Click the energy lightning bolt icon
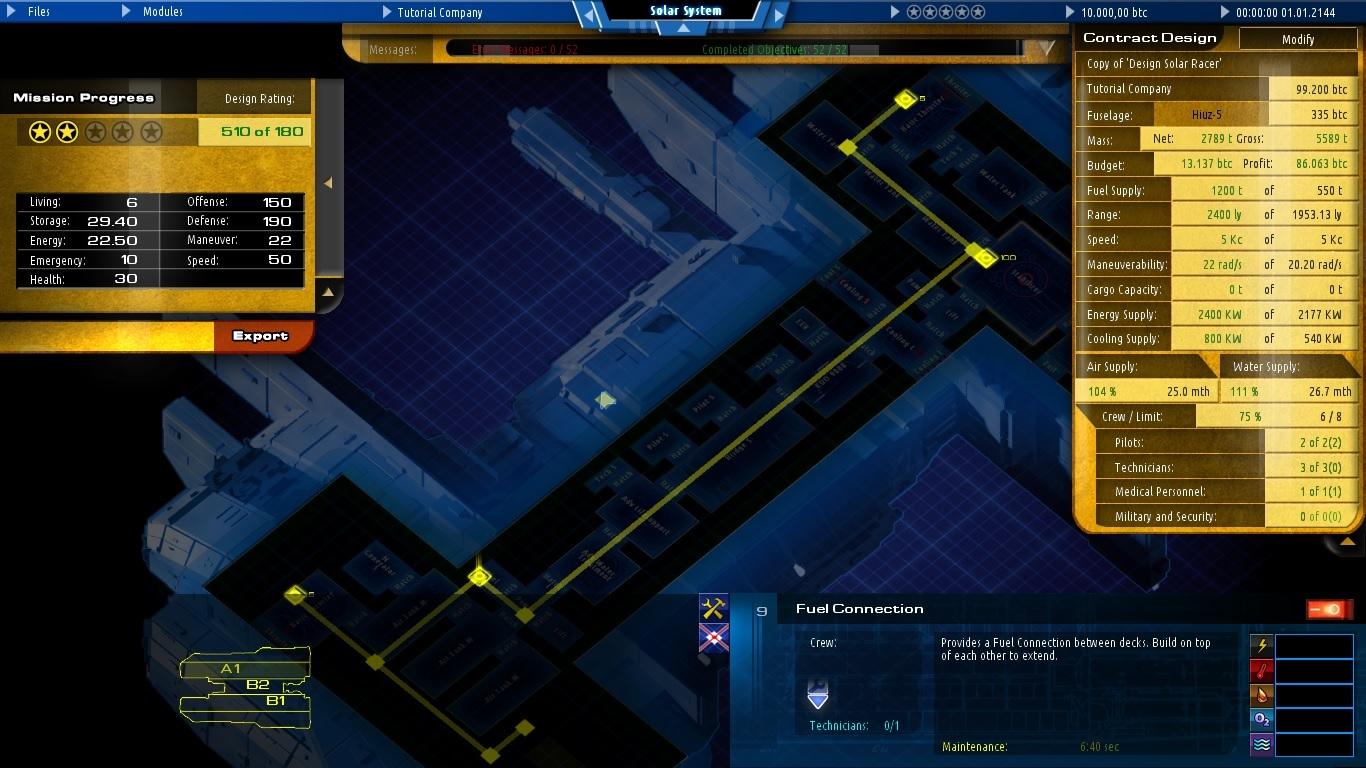The height and width of the screenshot is (768, 1366). tap(1260, 646)
